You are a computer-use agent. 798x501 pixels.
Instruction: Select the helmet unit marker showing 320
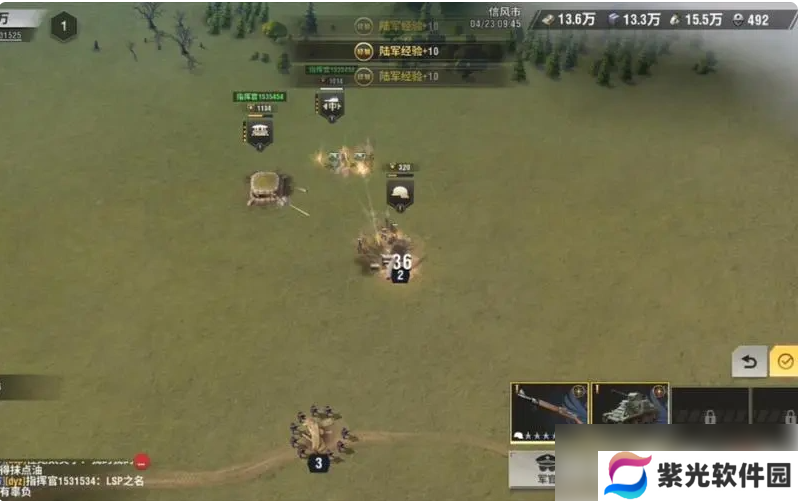[x=400, y=193]
